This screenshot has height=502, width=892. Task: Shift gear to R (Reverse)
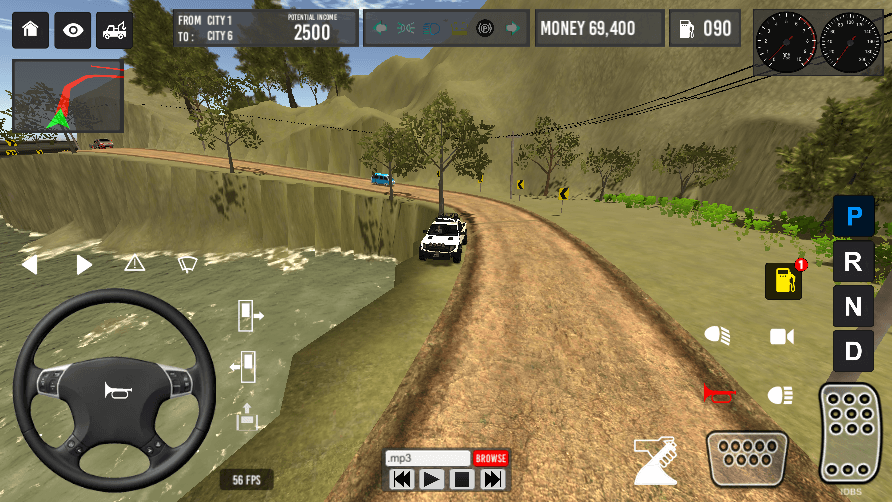pyautogui.click(x=853, y=262)
